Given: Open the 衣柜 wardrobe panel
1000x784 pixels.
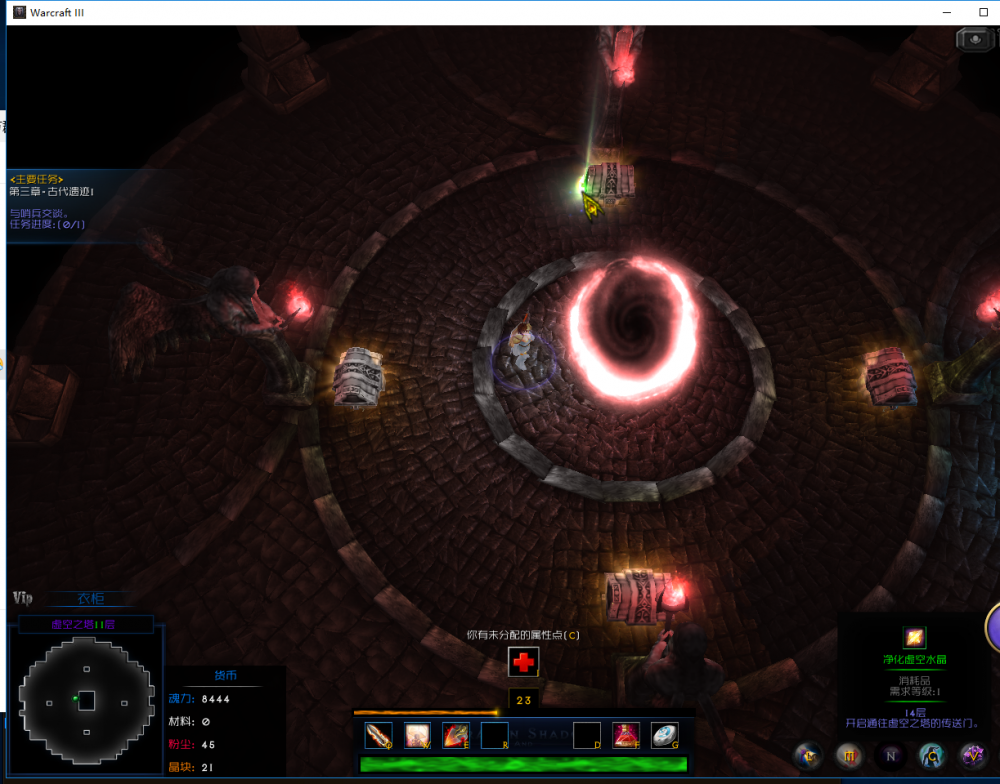Looking at the screenshot, I should (90, 599).
